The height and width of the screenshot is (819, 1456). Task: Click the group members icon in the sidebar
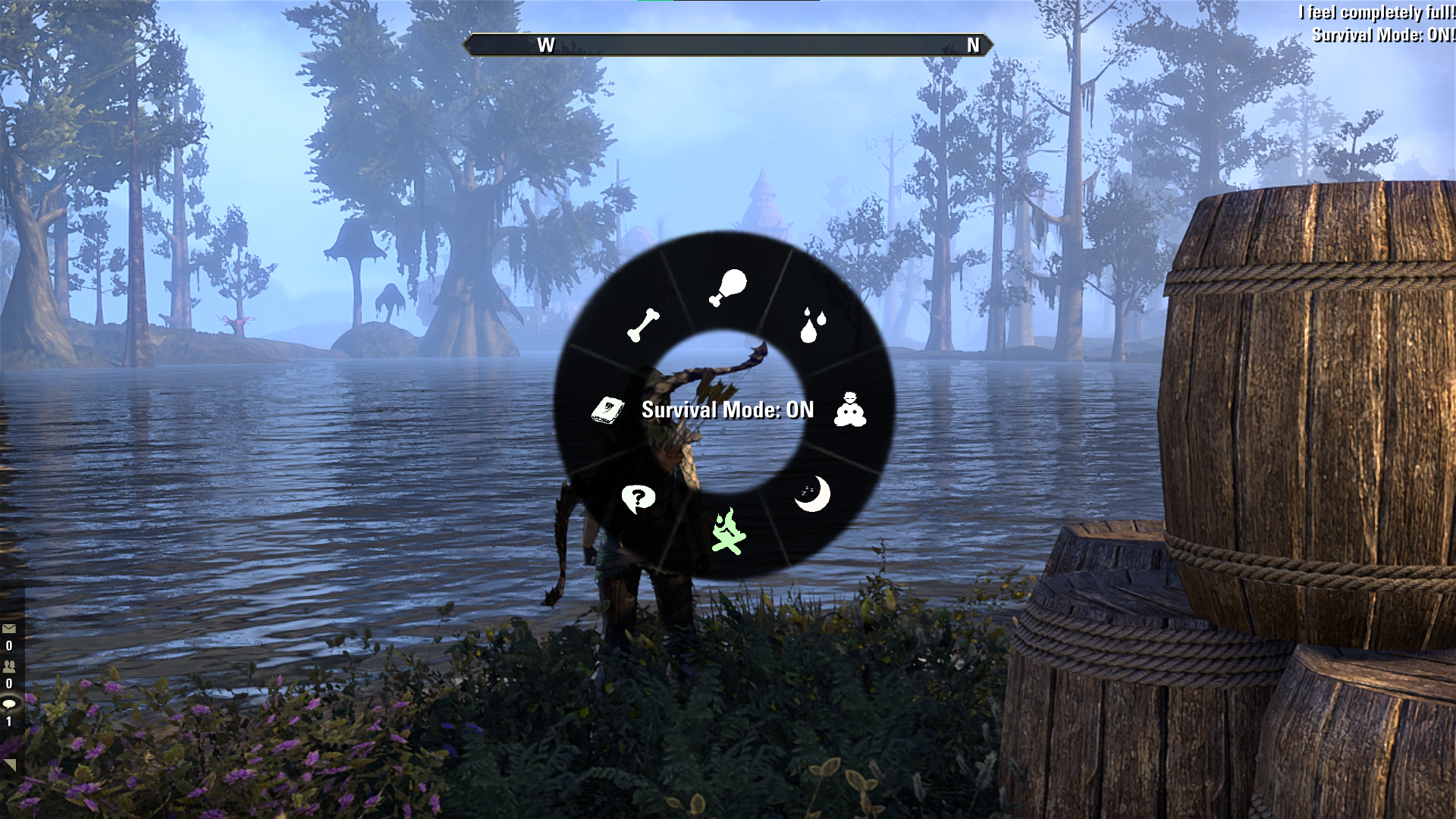click(x=9, y=667)
